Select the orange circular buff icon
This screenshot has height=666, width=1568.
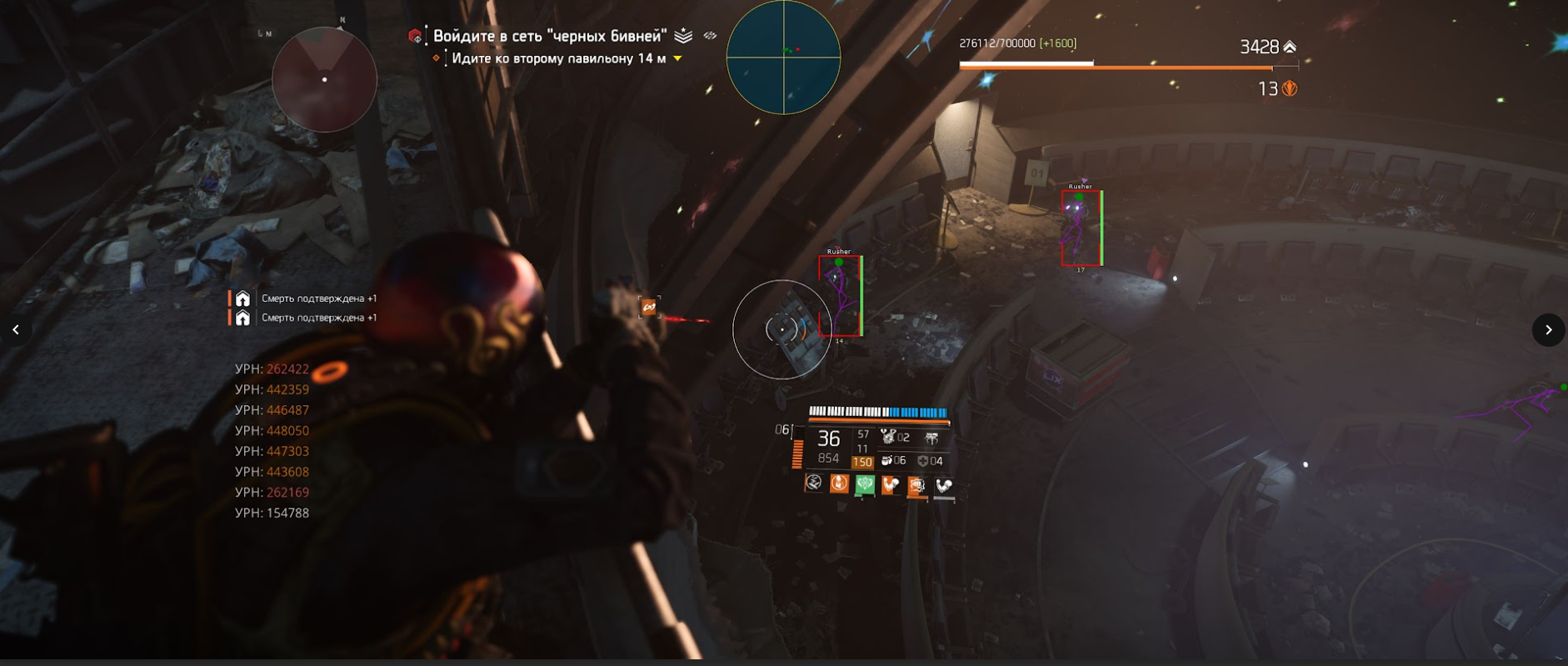tap(839, 483)
